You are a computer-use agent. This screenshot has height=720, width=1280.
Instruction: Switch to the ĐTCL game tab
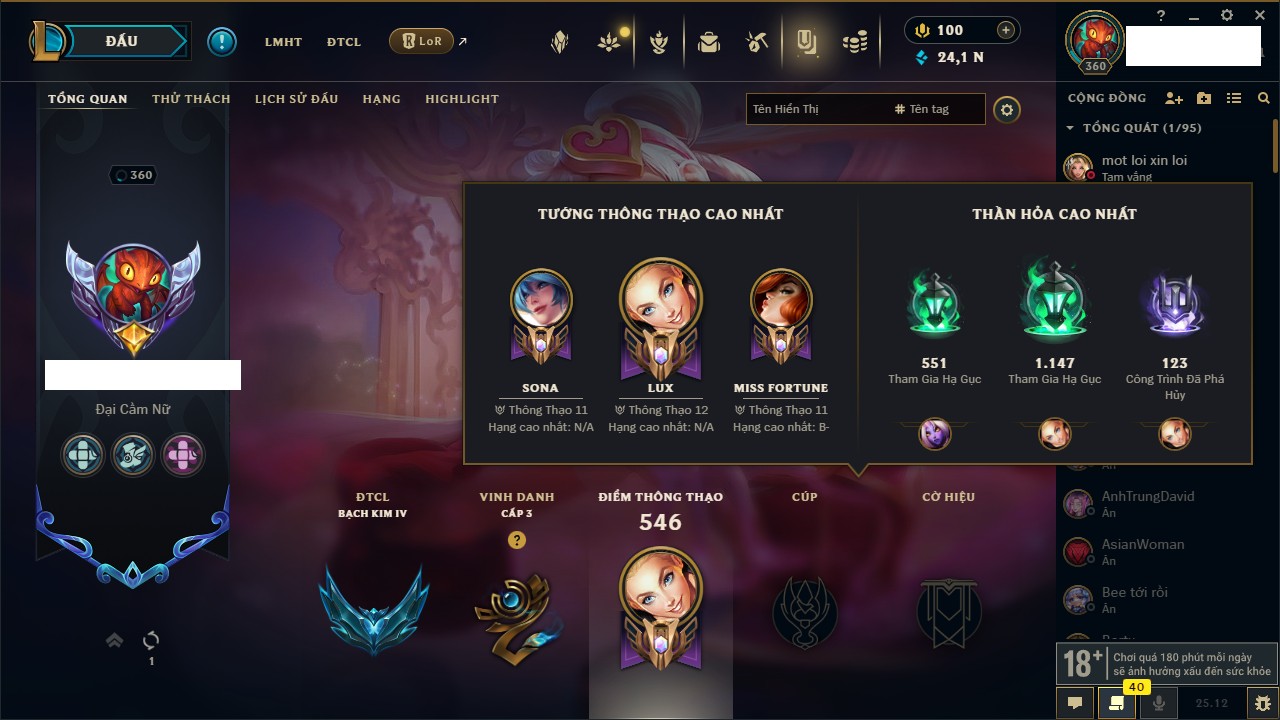pos(344,42)
